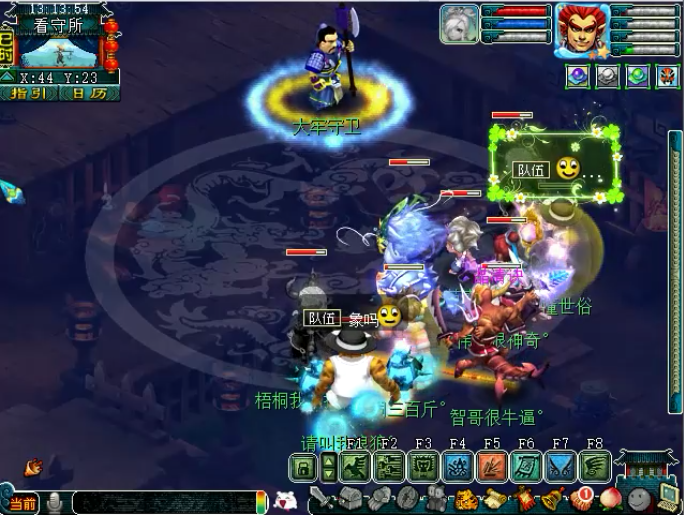This screenshot has width=684, height=515.
Task: Click the purple orb buff icon
Action: coord(576,76)
